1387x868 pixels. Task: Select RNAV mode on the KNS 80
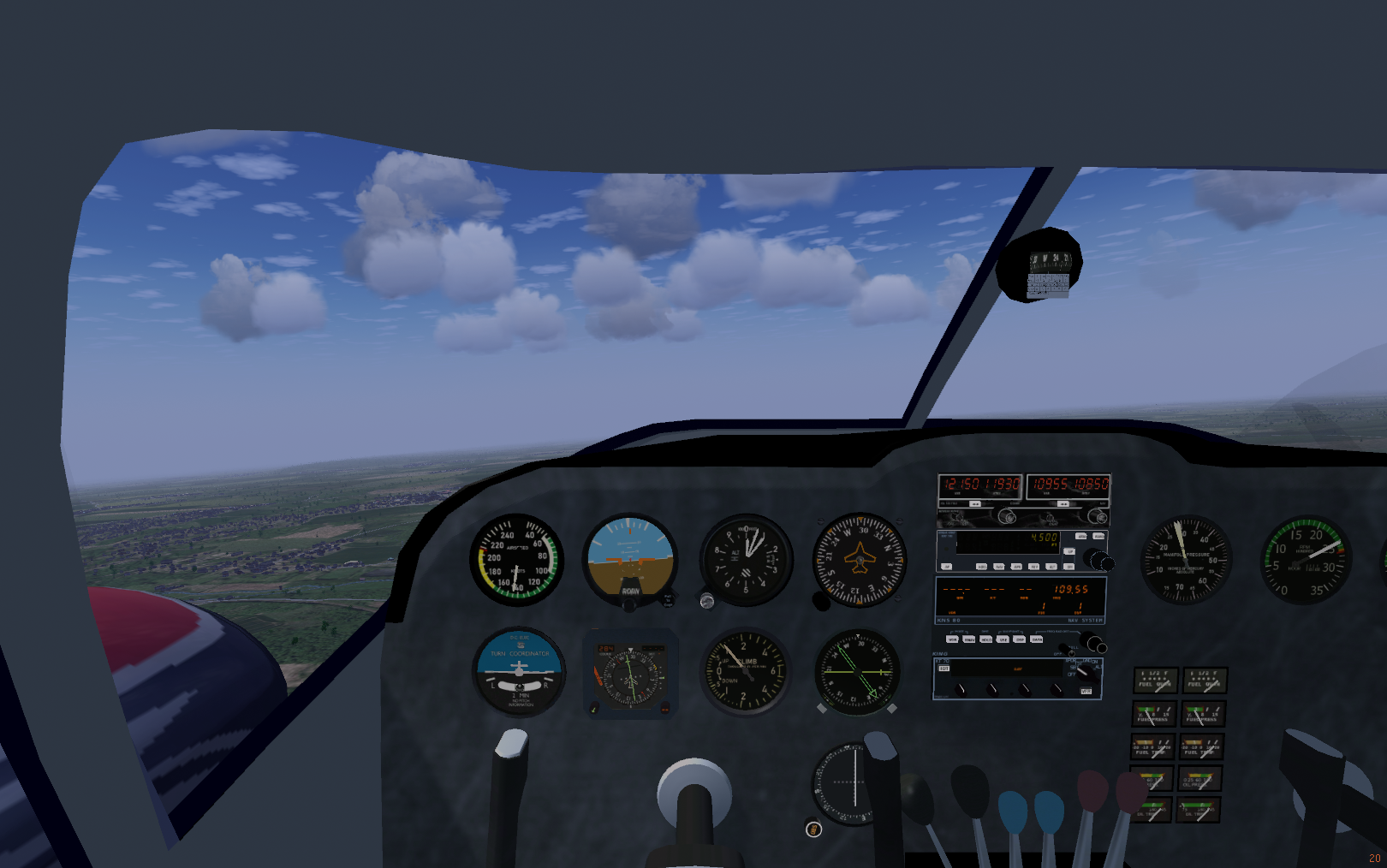(969, 639)
